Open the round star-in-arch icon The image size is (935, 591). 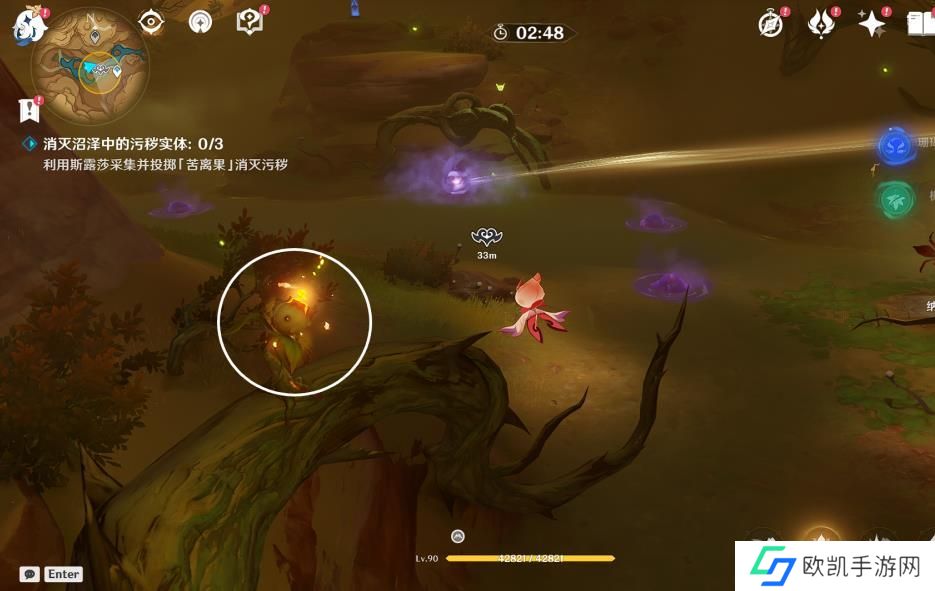coord(200,21)
